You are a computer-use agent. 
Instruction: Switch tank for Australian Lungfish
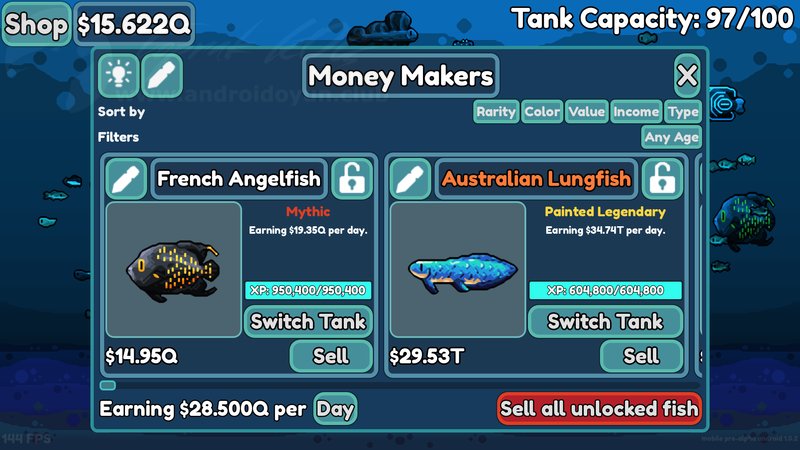pos(605,321)
